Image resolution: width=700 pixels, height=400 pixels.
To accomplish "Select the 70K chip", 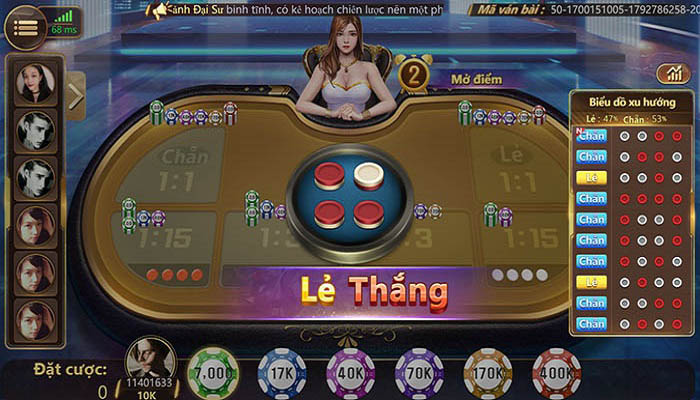I will click(419, 371).
